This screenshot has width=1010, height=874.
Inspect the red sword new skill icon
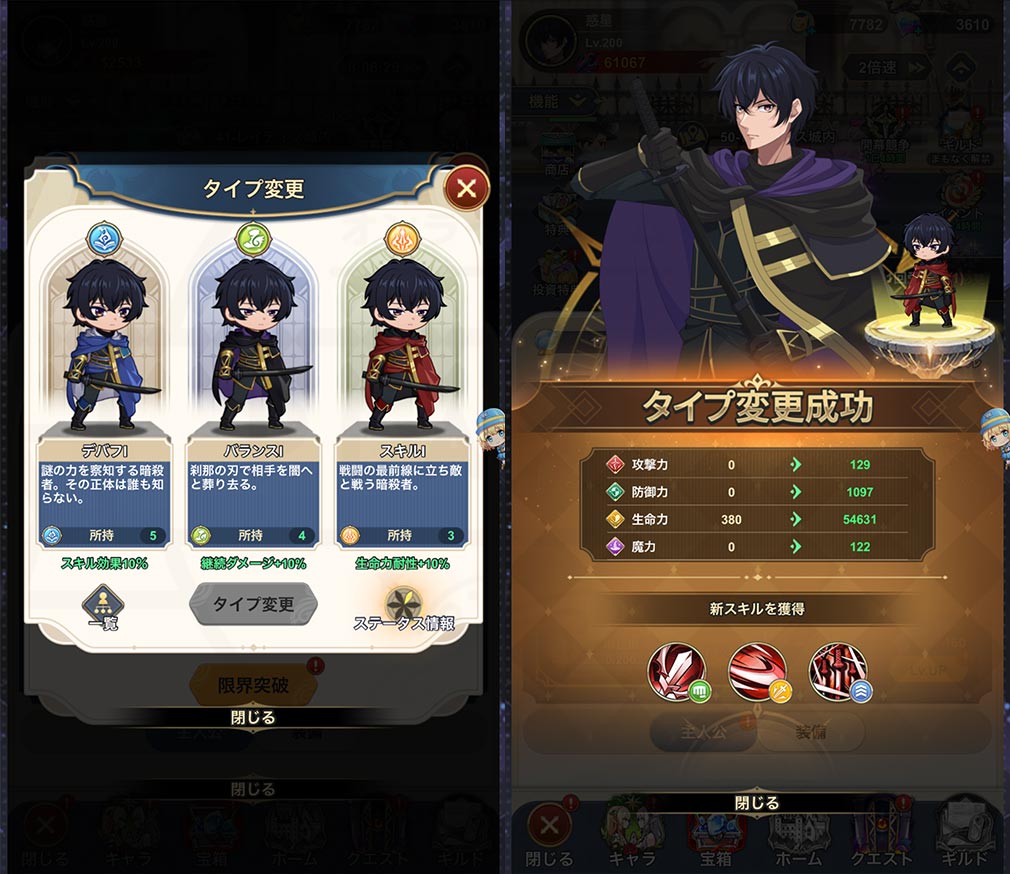pyautogui.click(x=677, y=671)
